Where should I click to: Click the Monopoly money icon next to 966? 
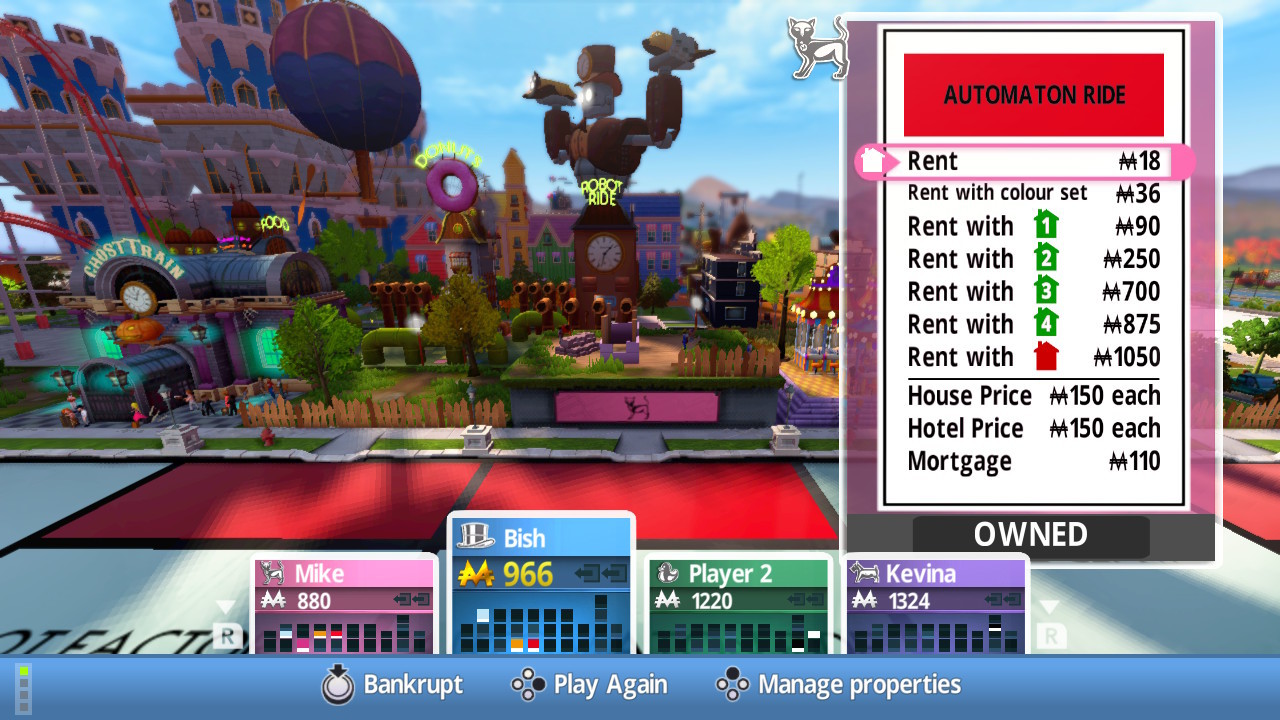click(476, 575)
